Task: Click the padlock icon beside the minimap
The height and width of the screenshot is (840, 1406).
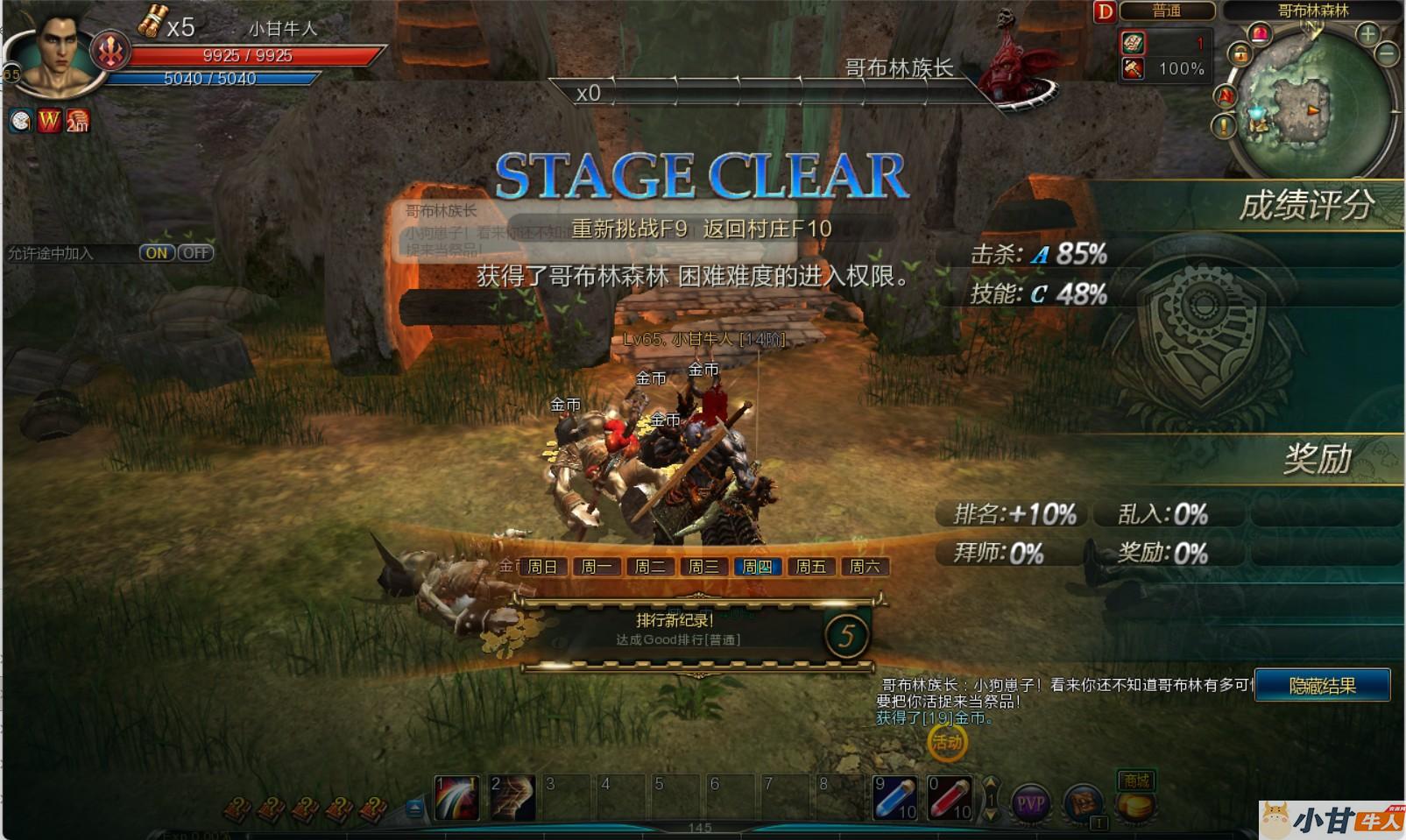Action: coord(1240,55)
